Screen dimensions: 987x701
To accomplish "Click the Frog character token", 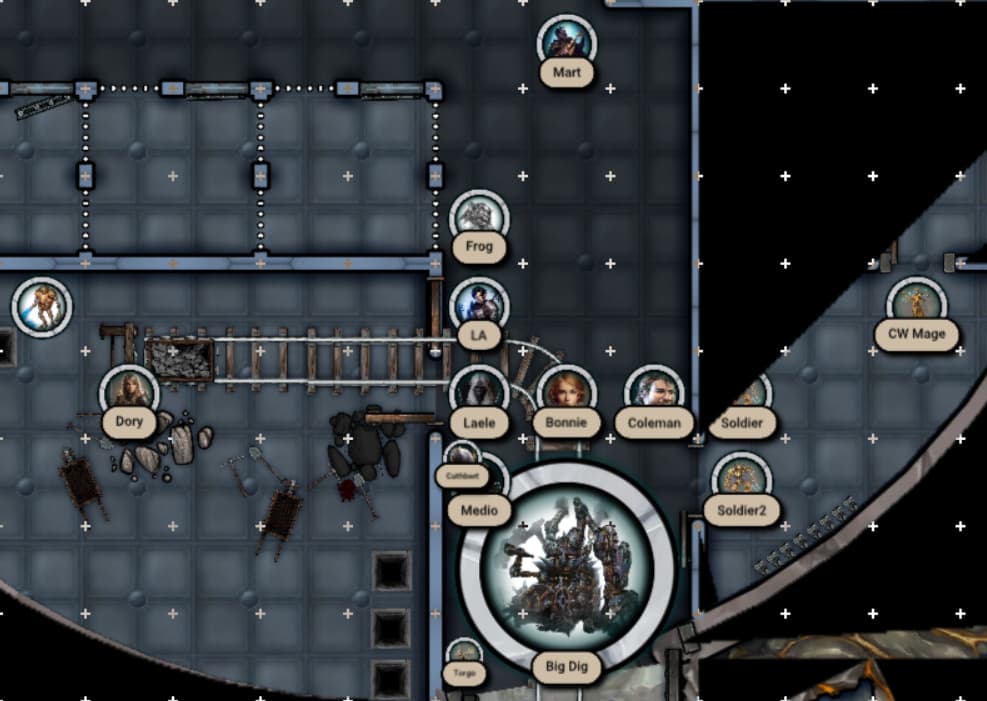I will (x=479, y=218).
